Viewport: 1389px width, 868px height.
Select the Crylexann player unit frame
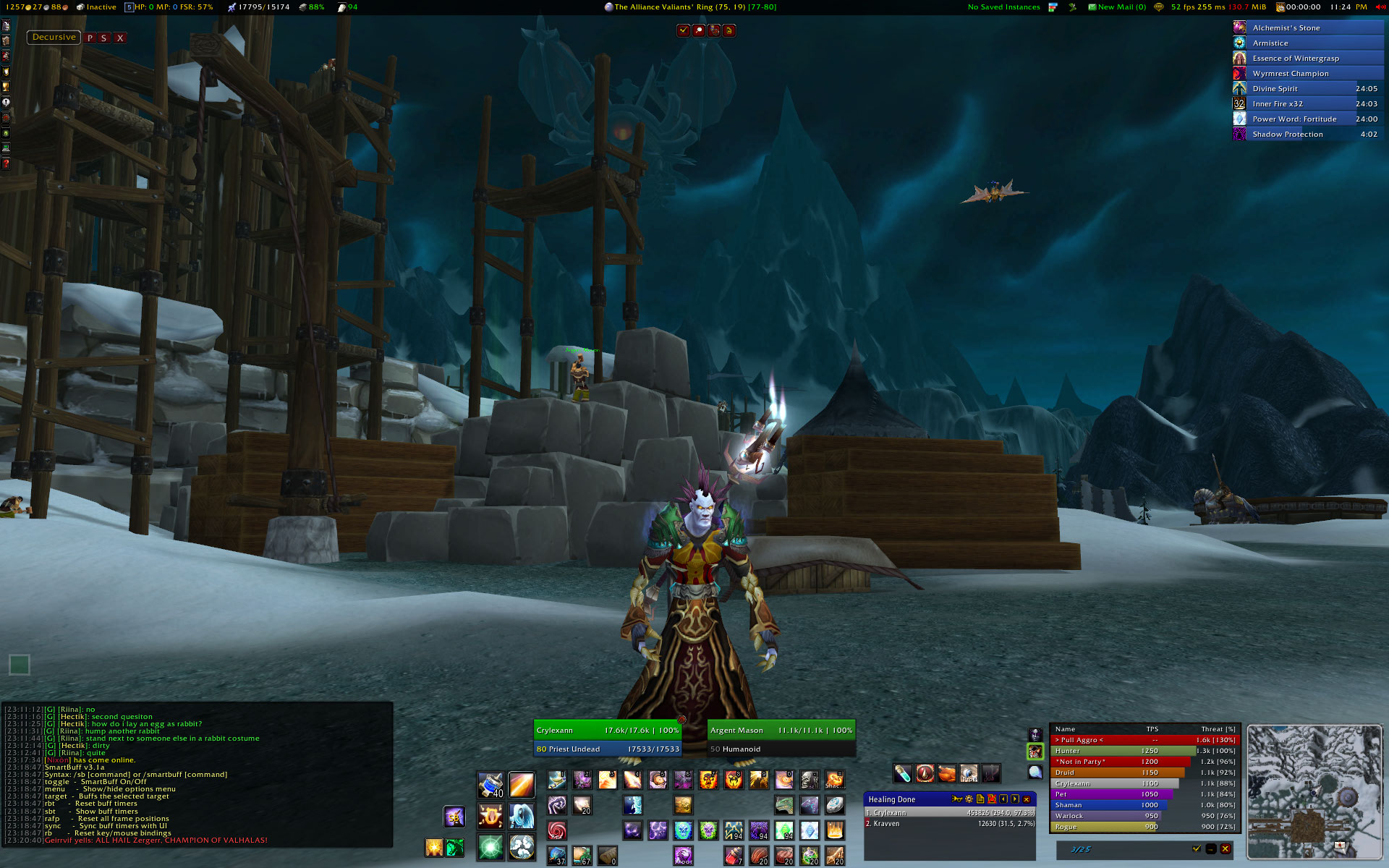click(608, 731)
